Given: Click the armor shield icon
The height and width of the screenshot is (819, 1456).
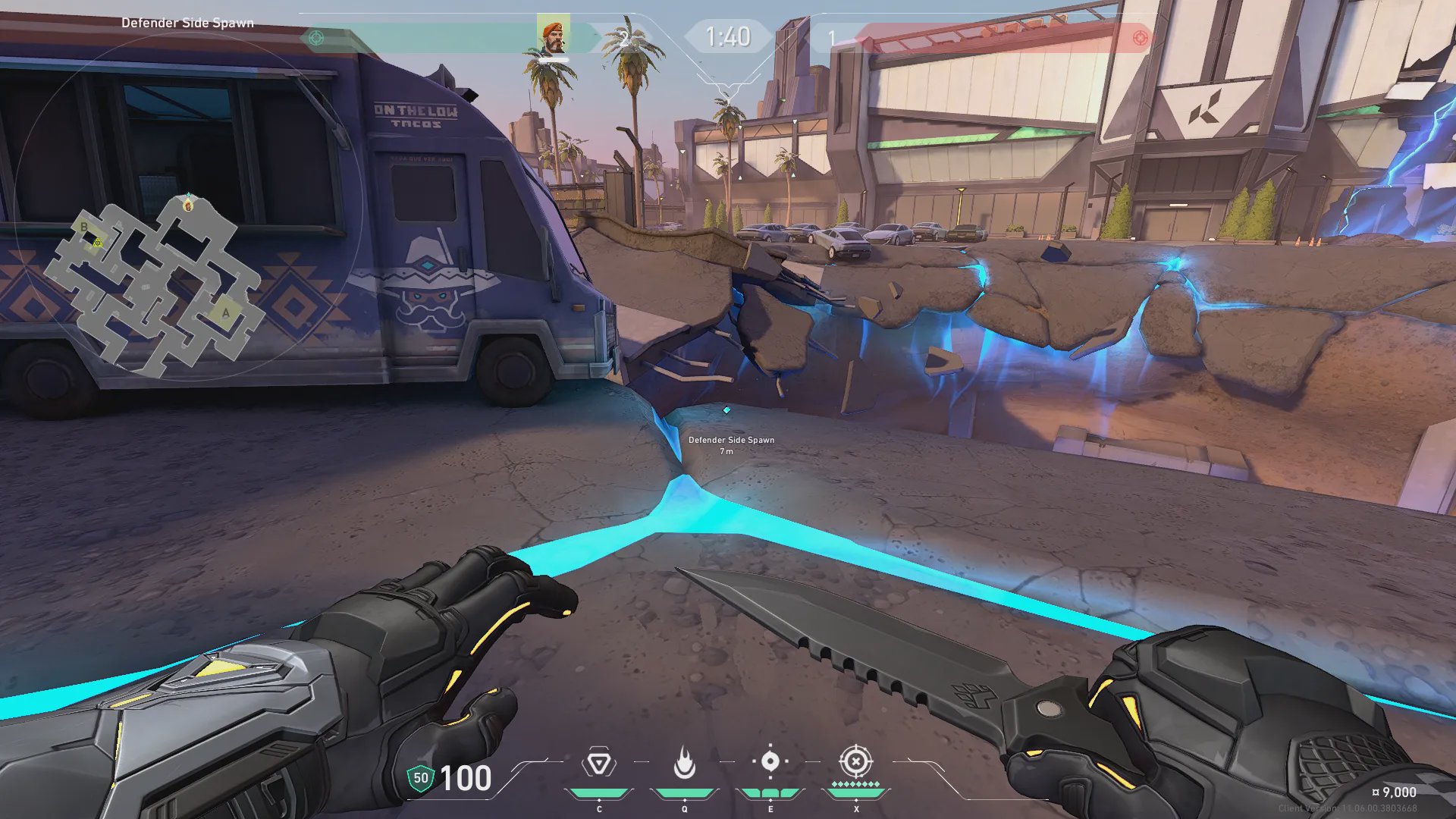Looking at the screenshot, I should pos(420,778).
